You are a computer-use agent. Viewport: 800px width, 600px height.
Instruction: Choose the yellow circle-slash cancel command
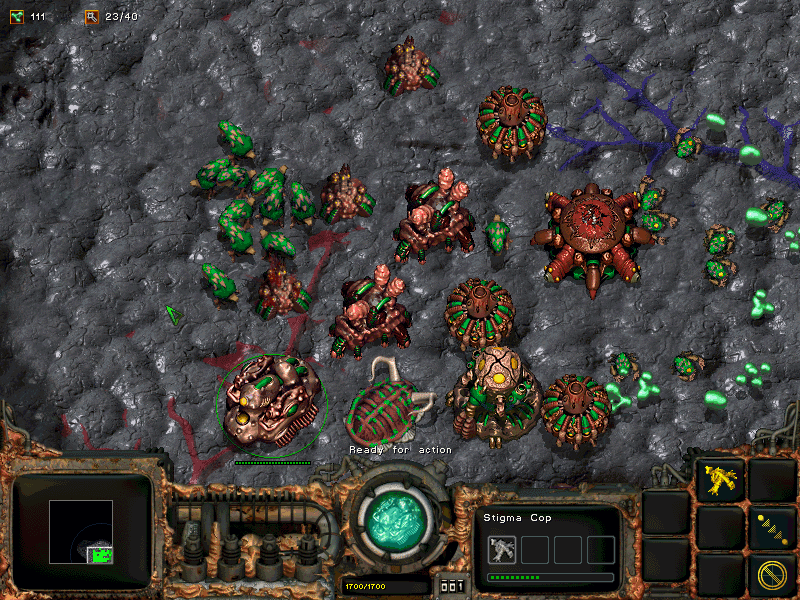coord(771,575)
